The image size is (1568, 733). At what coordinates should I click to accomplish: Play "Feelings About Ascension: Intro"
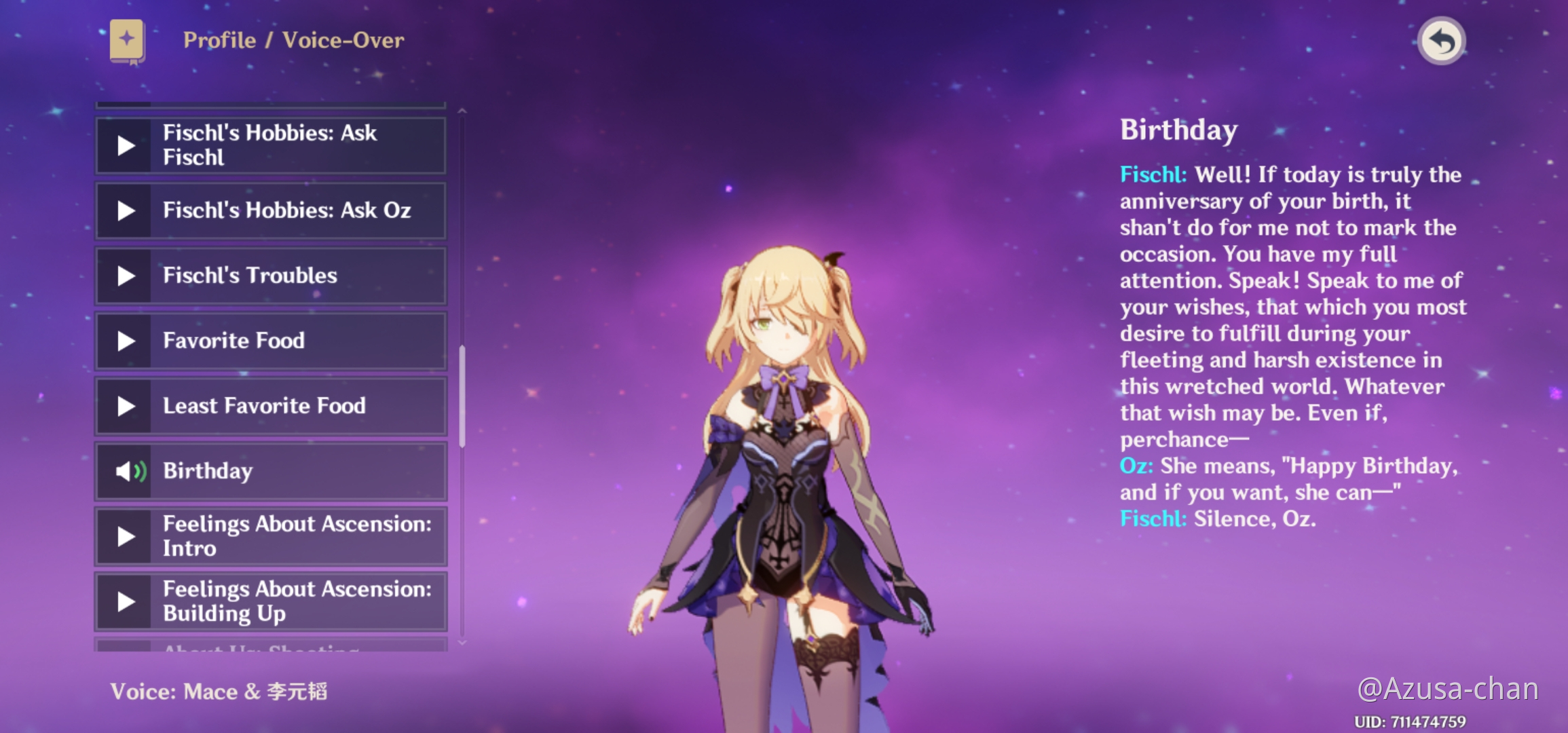(126, 536)
